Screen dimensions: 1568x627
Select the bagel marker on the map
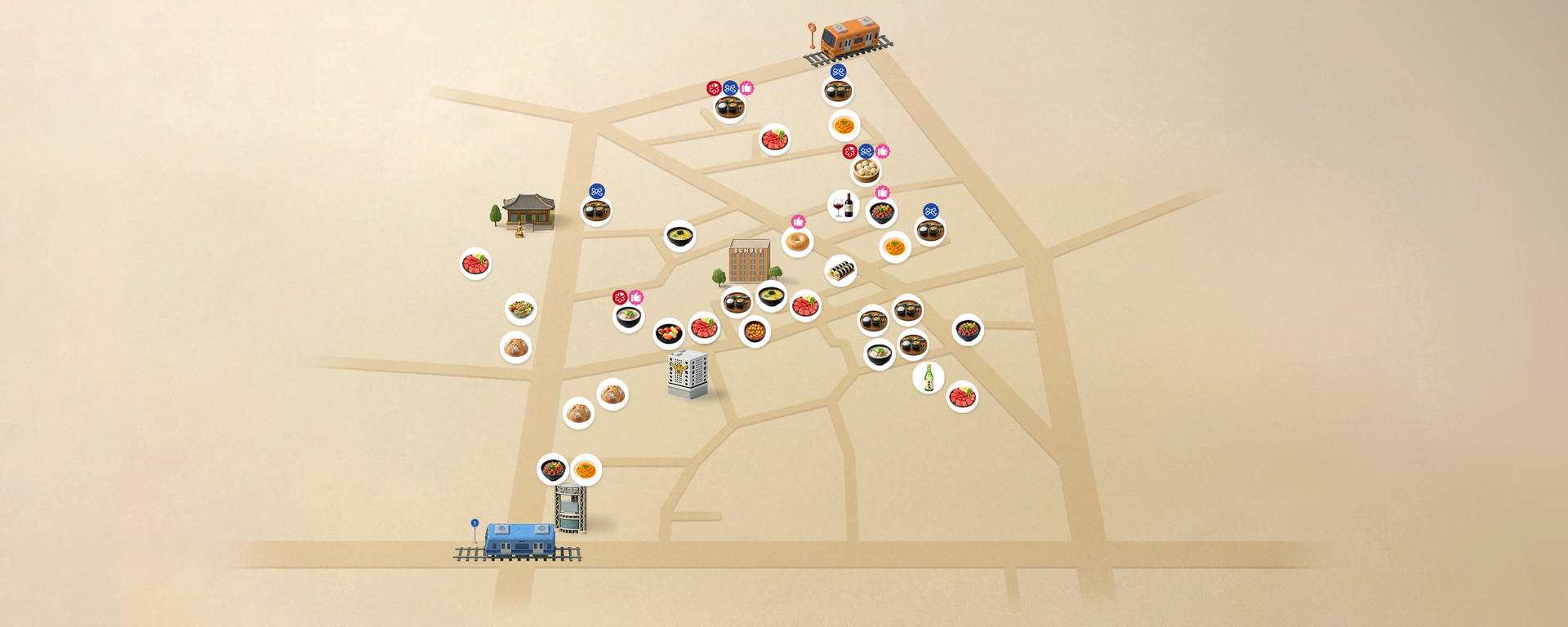797,242
